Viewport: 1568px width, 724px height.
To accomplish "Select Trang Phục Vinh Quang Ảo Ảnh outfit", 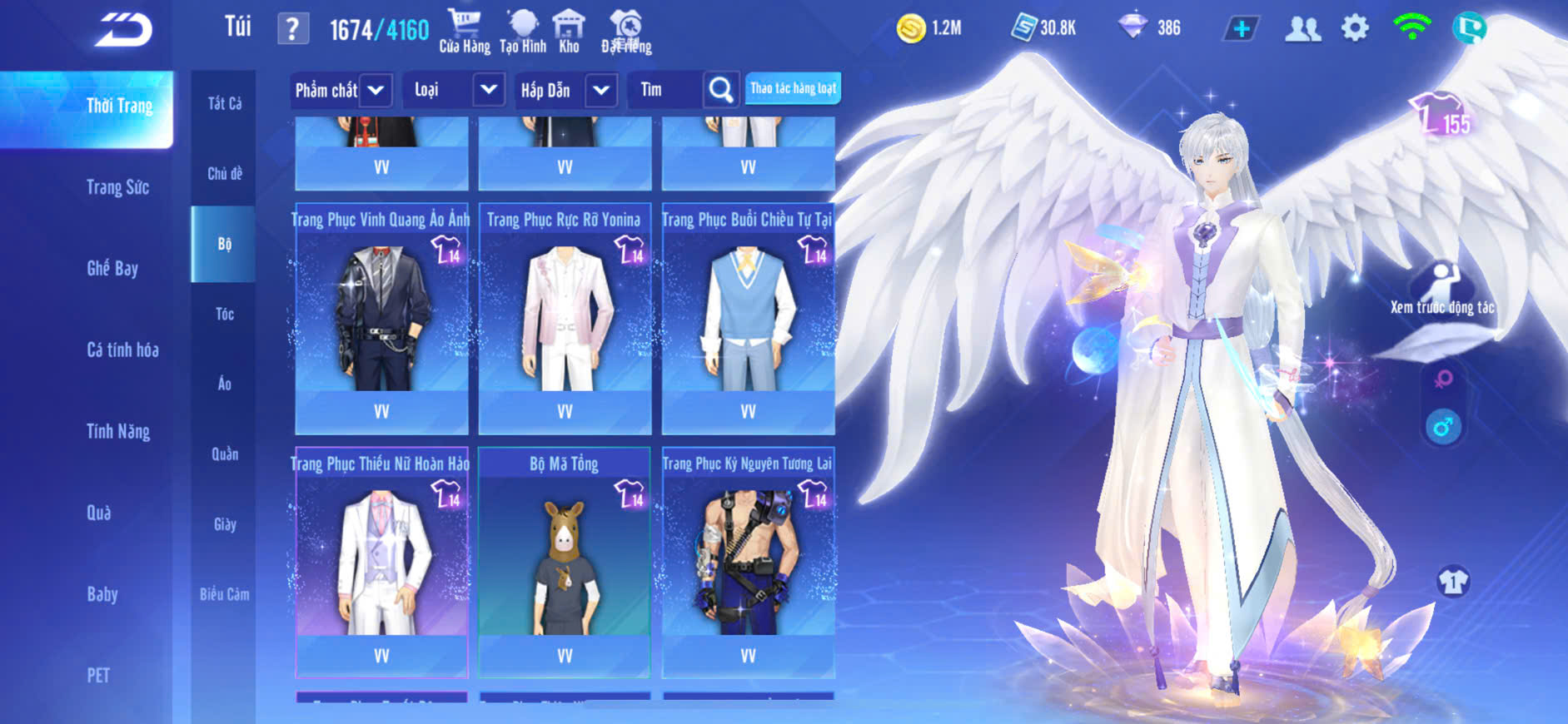I will [x=381, y=316].
